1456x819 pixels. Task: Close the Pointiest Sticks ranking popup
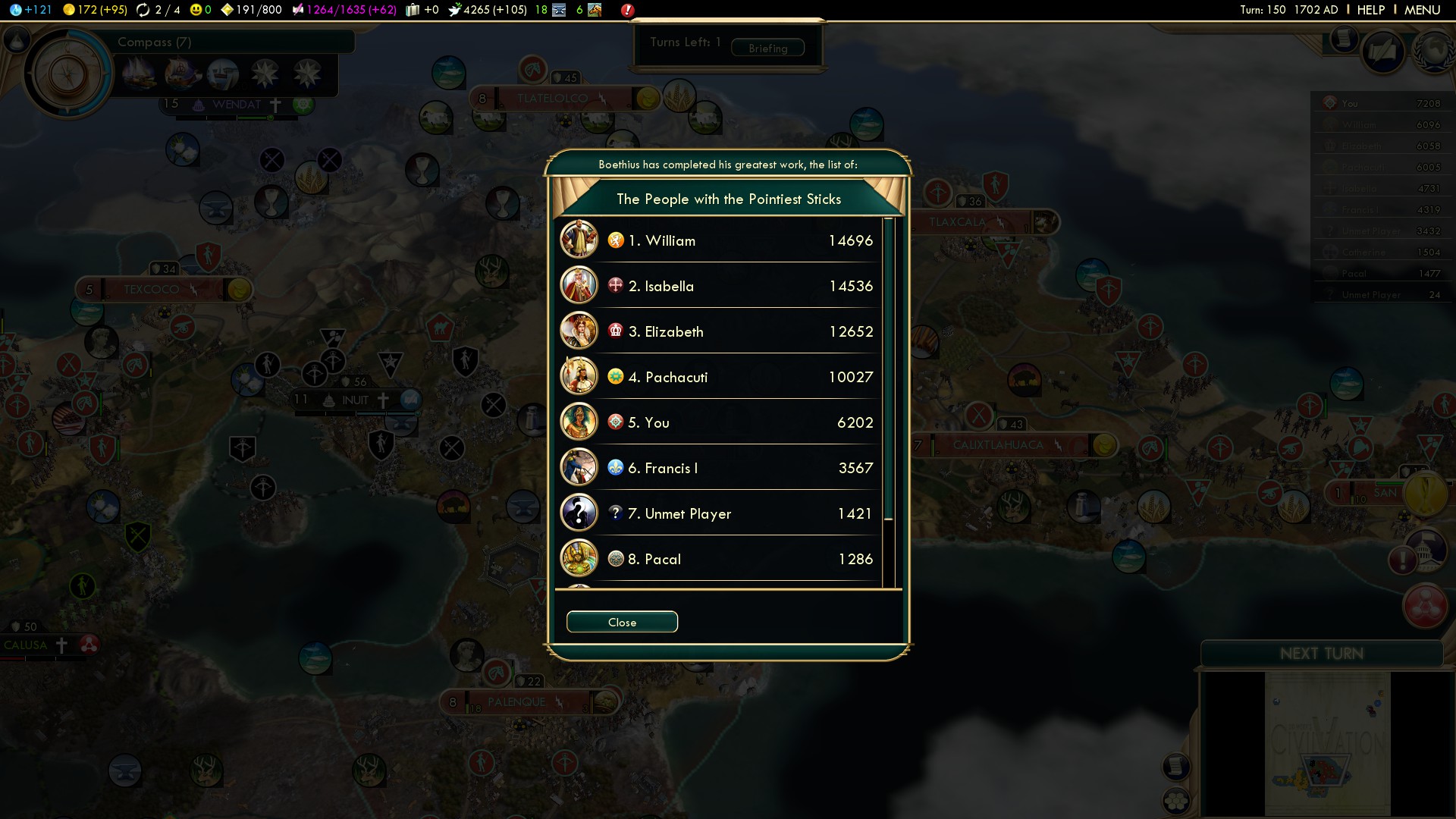pyautogui.click(x=622, y=622)
